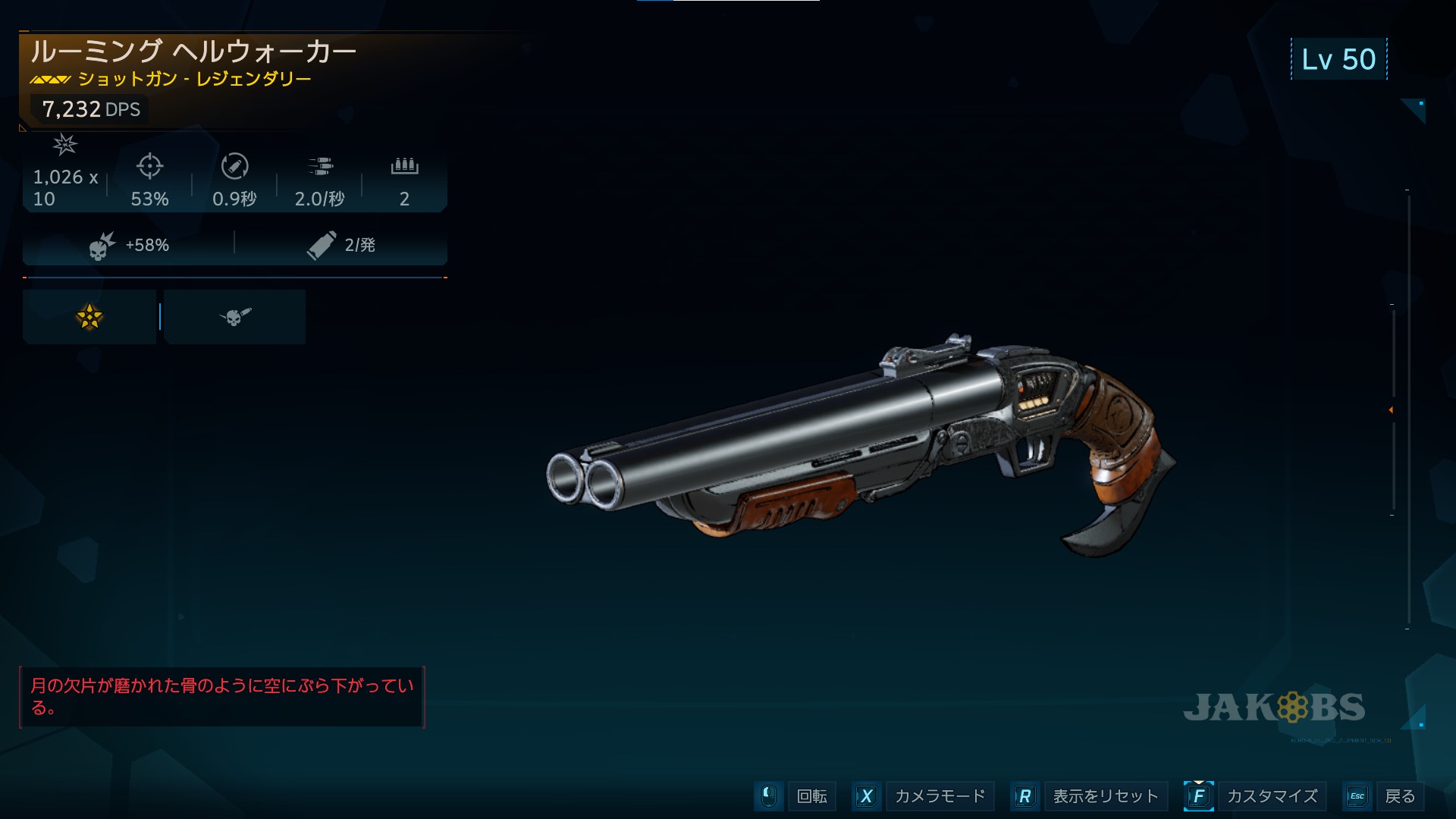Go back with the 戻る button
This screenshot has height=819, width=1456.
coord(1399,796)
